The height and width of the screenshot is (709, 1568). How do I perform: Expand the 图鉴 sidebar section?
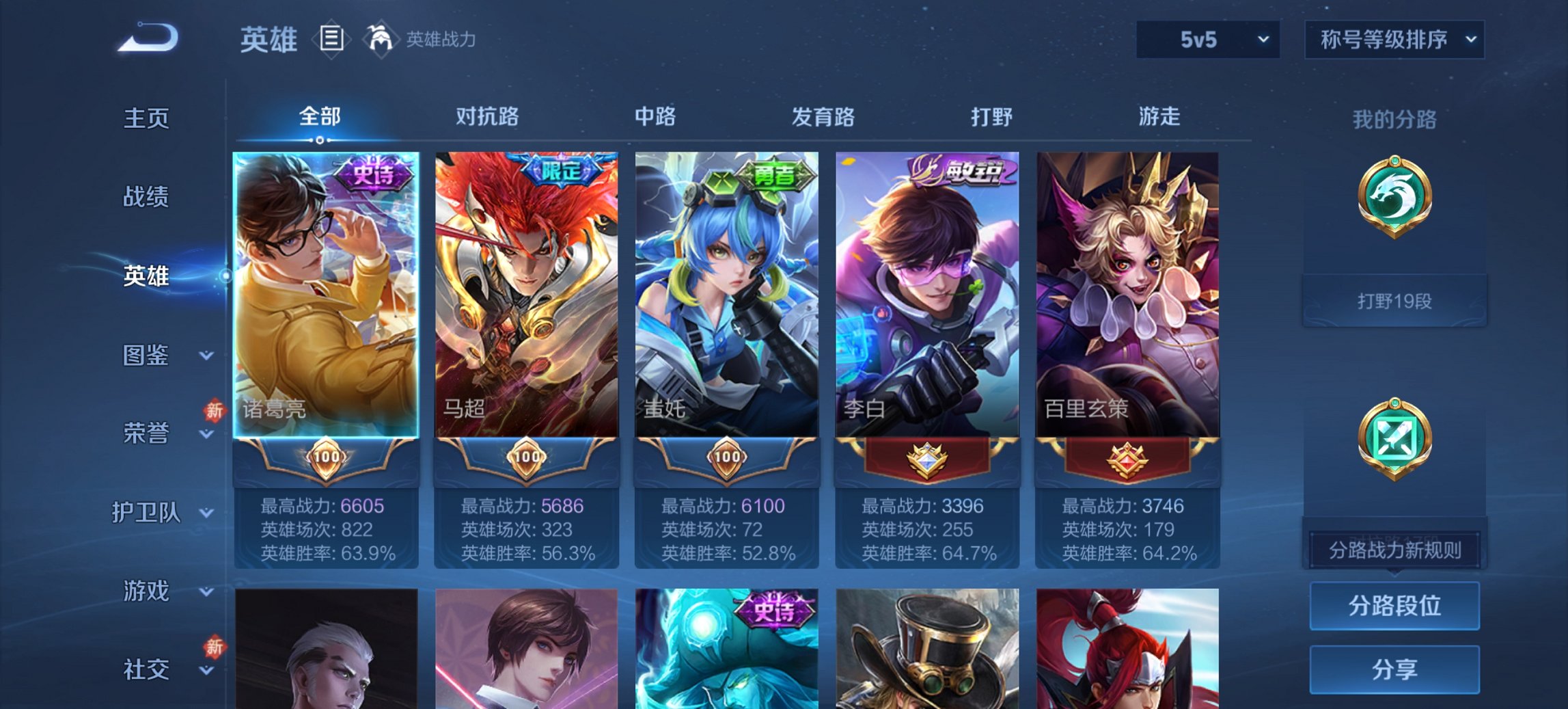147,356
